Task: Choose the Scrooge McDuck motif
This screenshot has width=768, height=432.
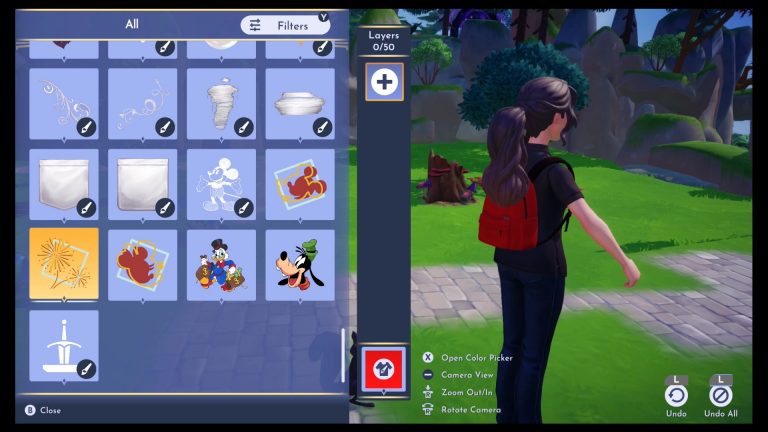Action: coord(220,265)
